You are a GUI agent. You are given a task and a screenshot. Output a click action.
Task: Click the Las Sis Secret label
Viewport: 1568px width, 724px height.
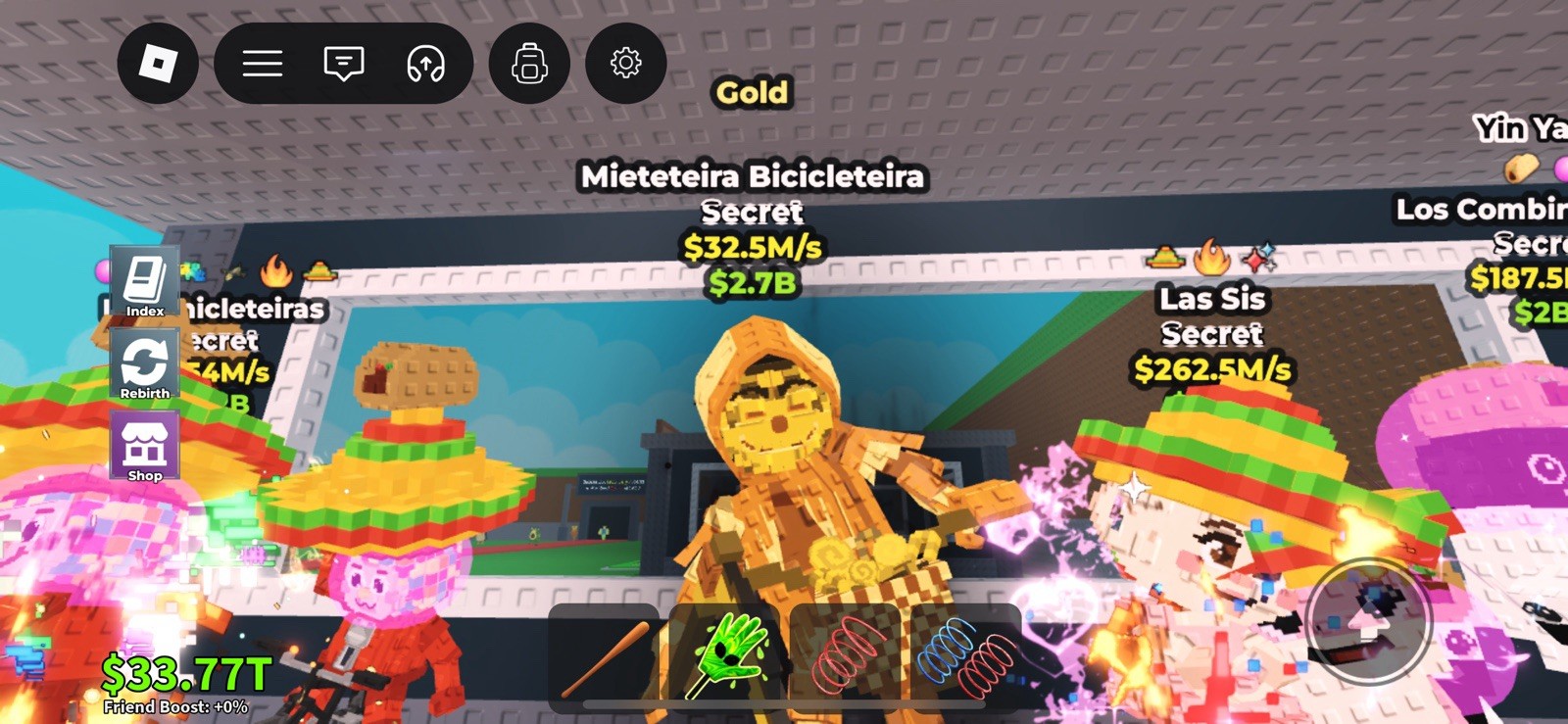(1212, 315)
